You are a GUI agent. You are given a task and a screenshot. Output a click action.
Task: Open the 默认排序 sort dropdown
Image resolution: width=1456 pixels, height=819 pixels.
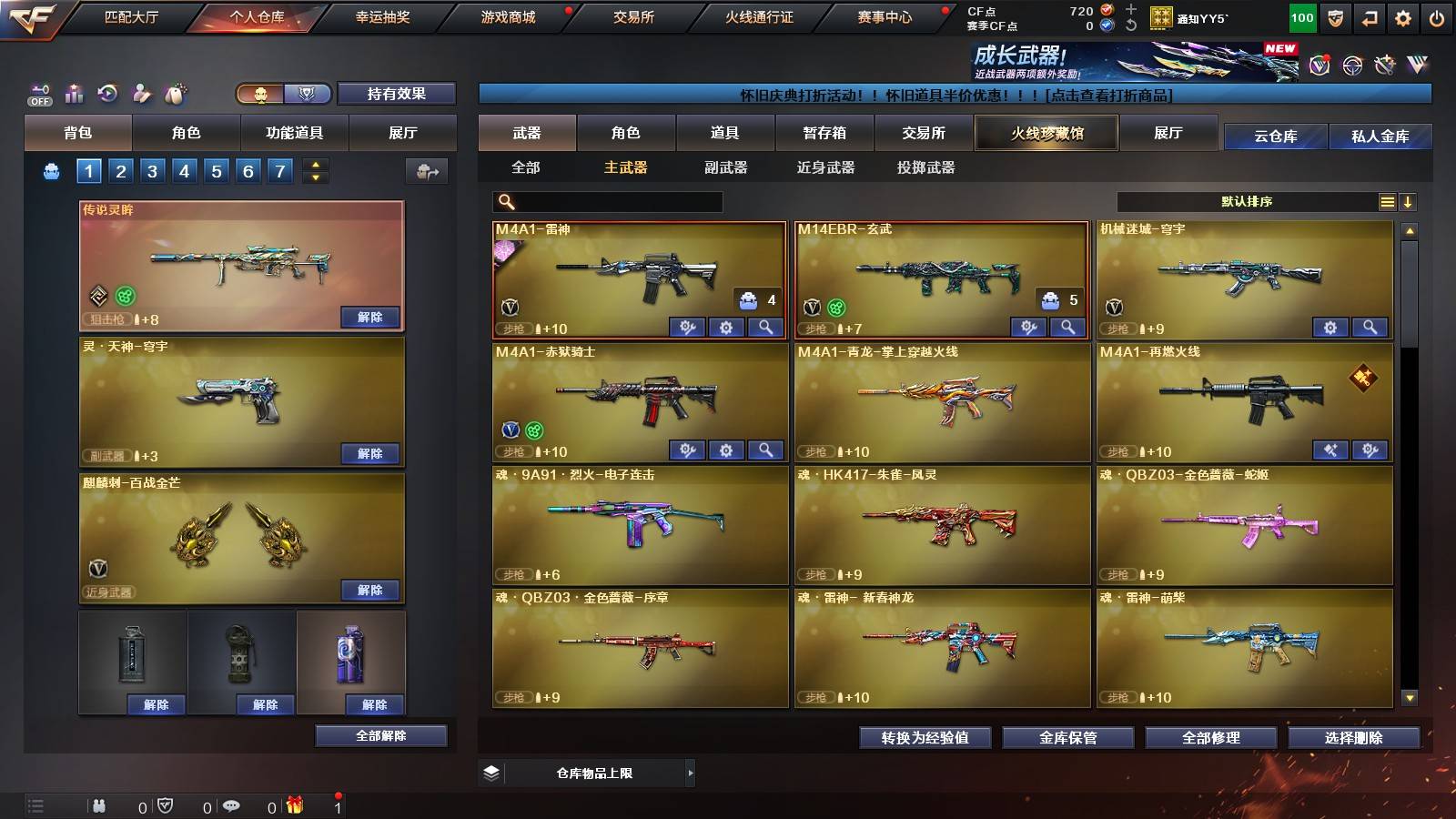tap(1247, 201)
